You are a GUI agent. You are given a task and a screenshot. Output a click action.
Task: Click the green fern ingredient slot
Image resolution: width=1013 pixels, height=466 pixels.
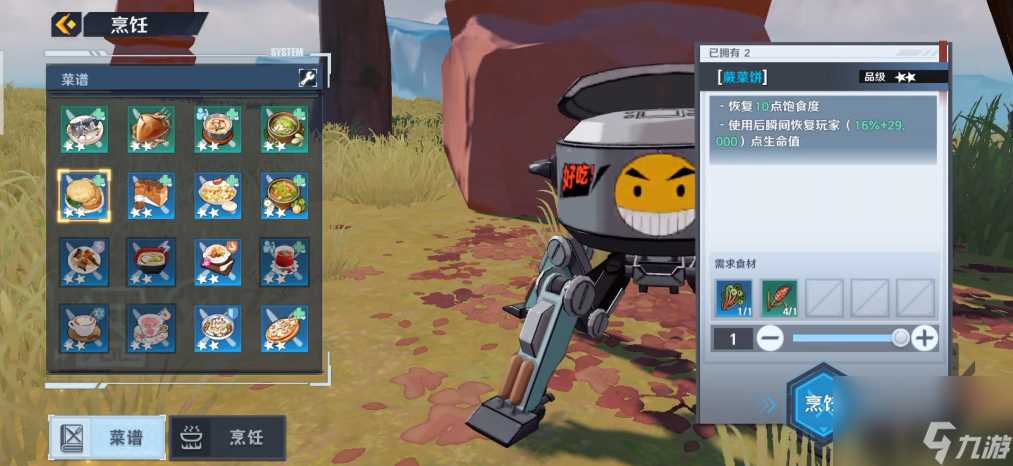[x=734, y=297]
